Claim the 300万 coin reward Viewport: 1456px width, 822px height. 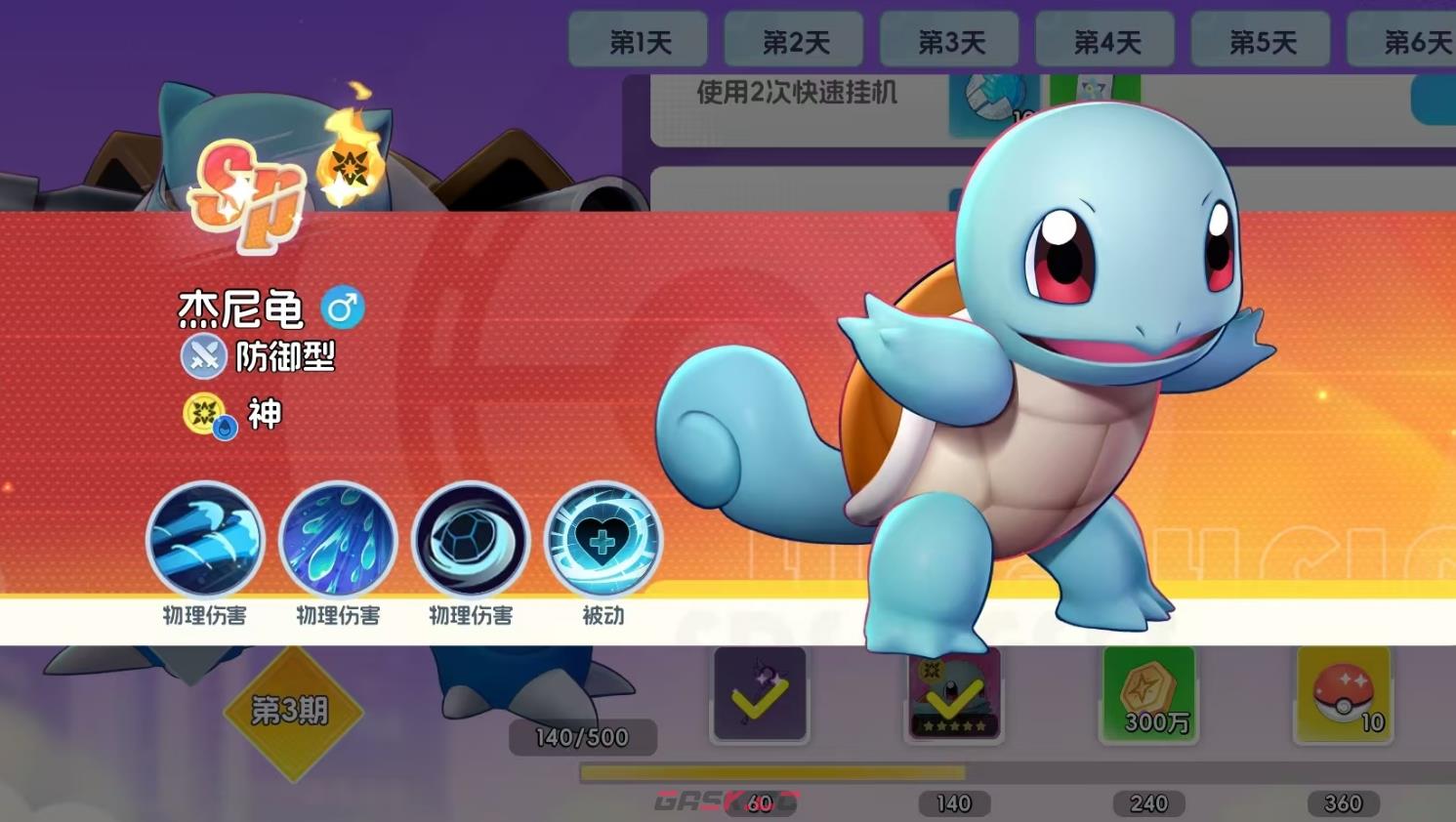[1147, 695]
